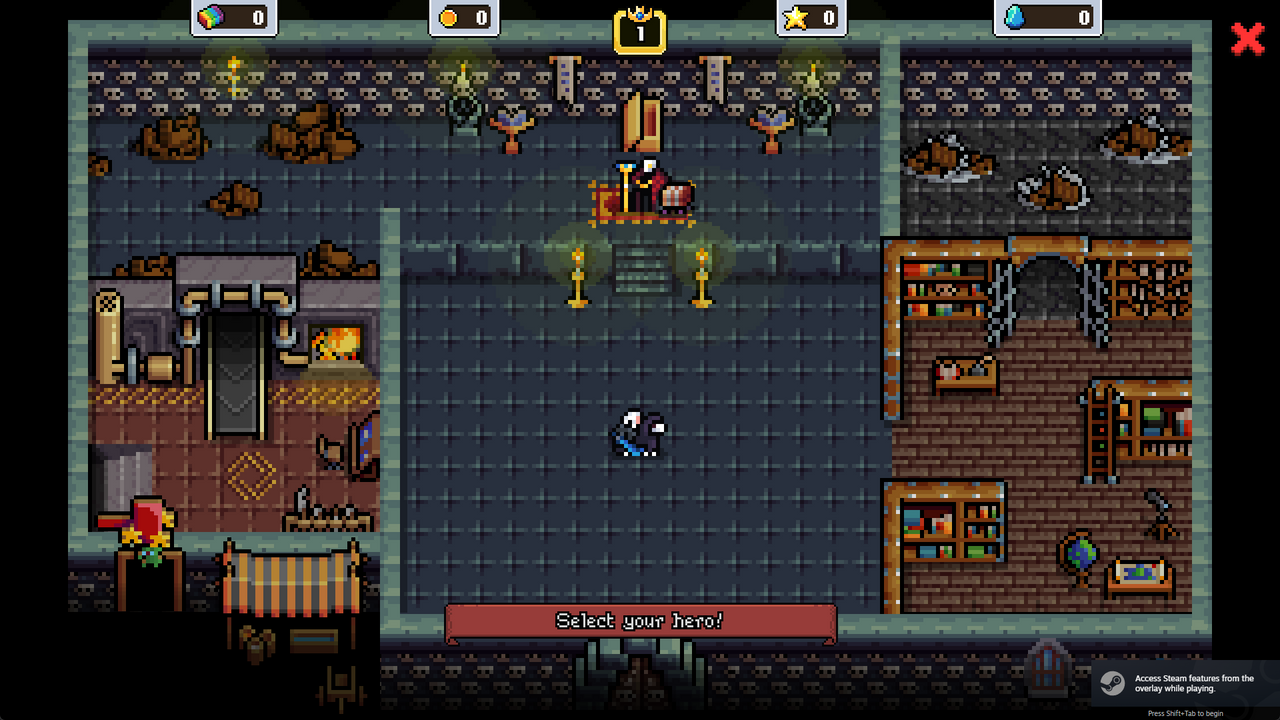Screen dimensions: 1280x720
Task: Click the gold coin currency counter
Action: (462, 17)
